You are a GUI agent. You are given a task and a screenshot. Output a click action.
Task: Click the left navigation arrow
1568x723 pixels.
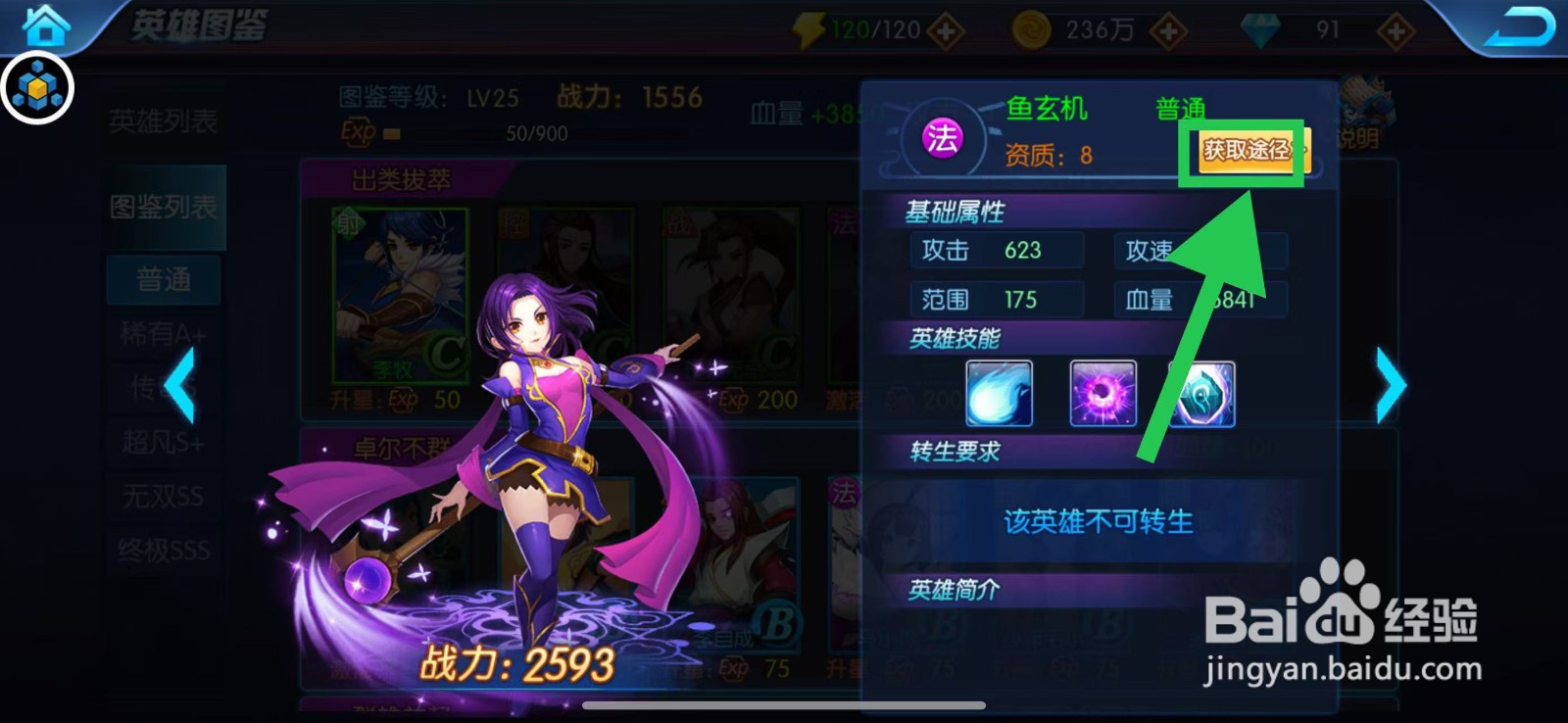click(x=182, y=386)
